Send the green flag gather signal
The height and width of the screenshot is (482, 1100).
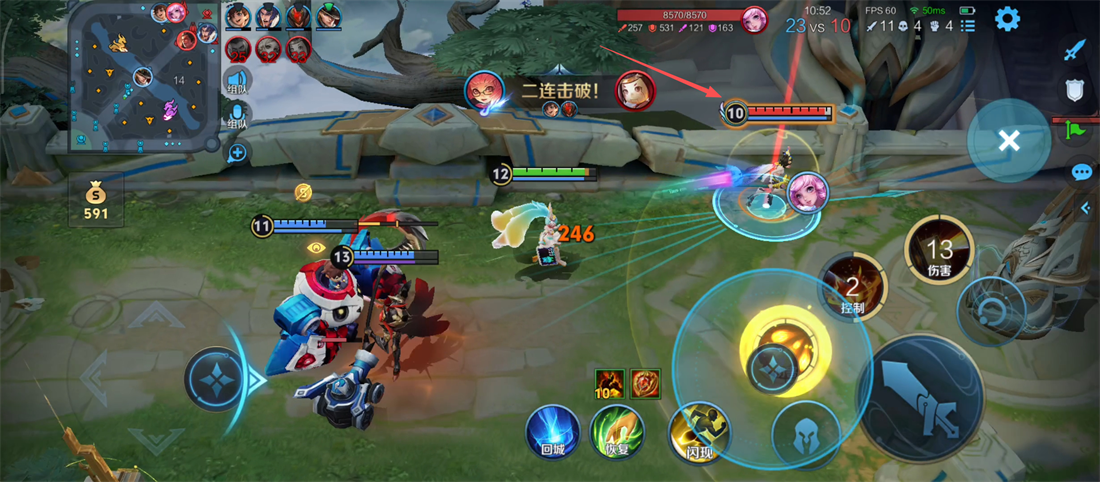click(x=1075, y=129)
